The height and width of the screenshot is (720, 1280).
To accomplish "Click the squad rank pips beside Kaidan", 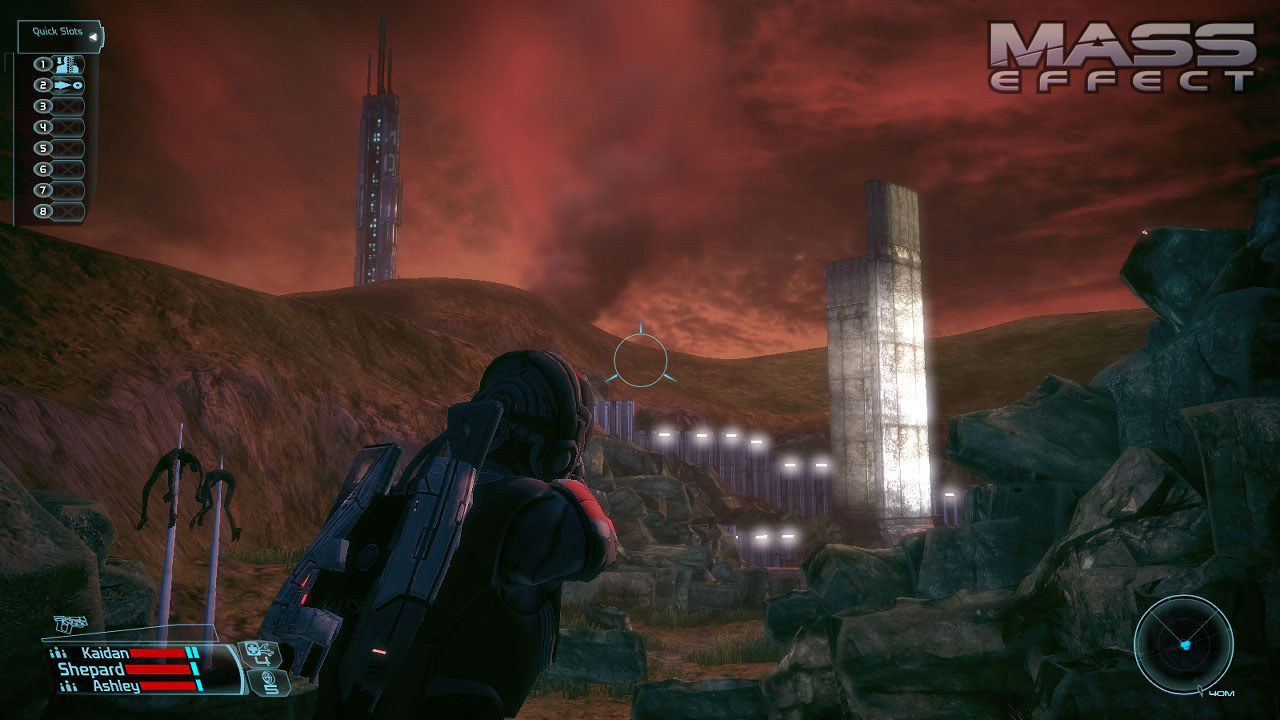I will pos(58,653).
